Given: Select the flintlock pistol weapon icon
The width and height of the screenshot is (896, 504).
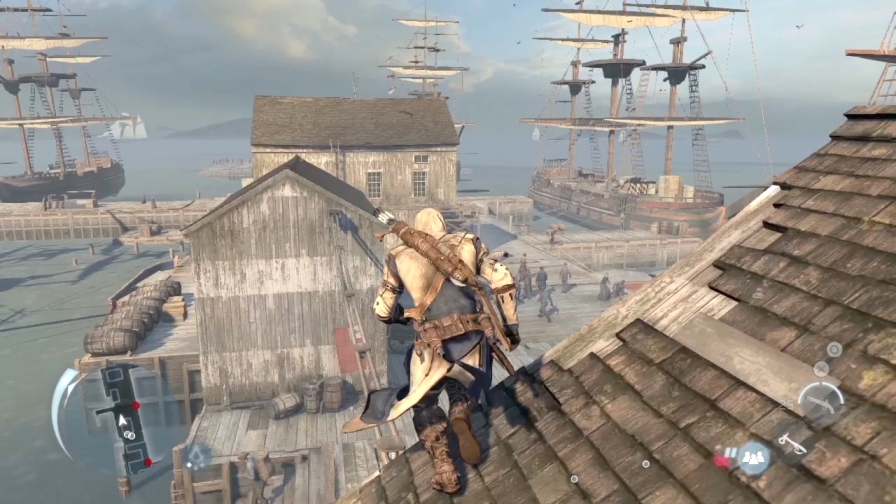Looking at the screenshot, I should 820,400.
